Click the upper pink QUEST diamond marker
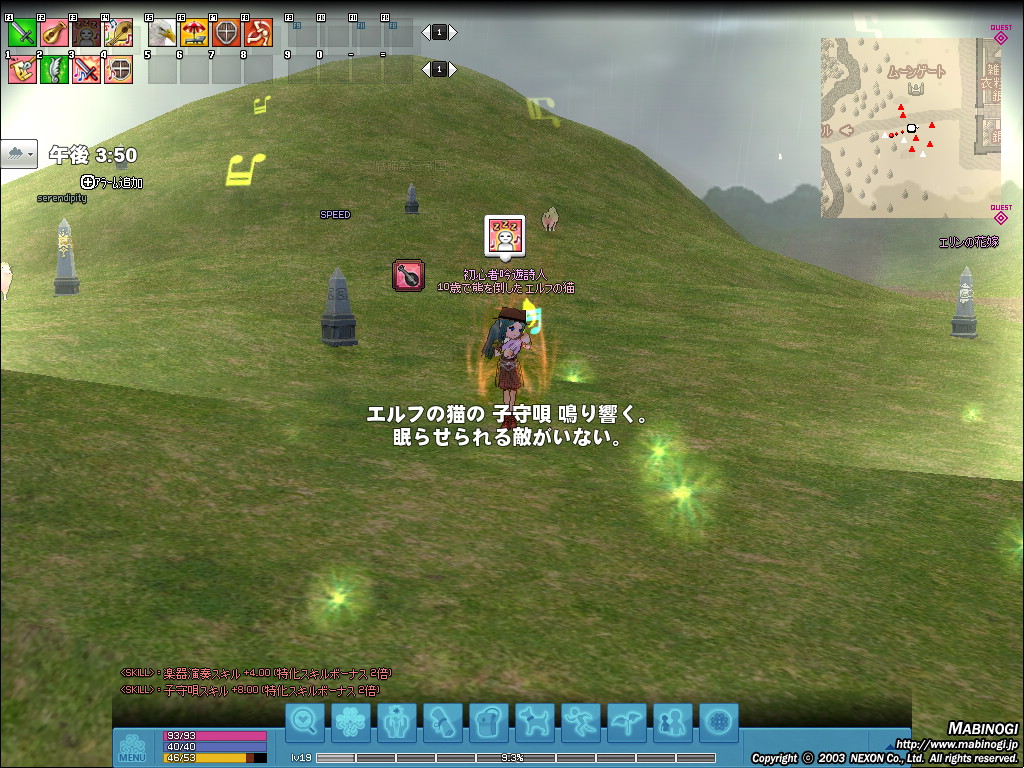1024x768 pixels. [x=1001, y=38]
